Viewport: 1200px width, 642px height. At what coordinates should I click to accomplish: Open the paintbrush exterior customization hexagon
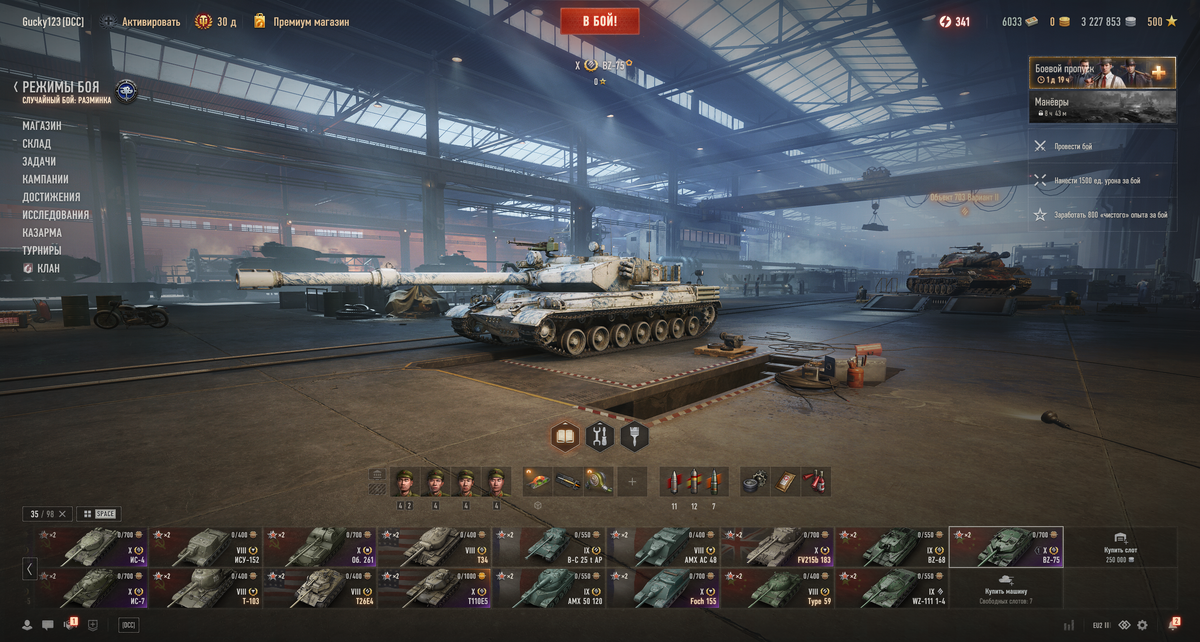pyautogui.click(x=634, y=436)
